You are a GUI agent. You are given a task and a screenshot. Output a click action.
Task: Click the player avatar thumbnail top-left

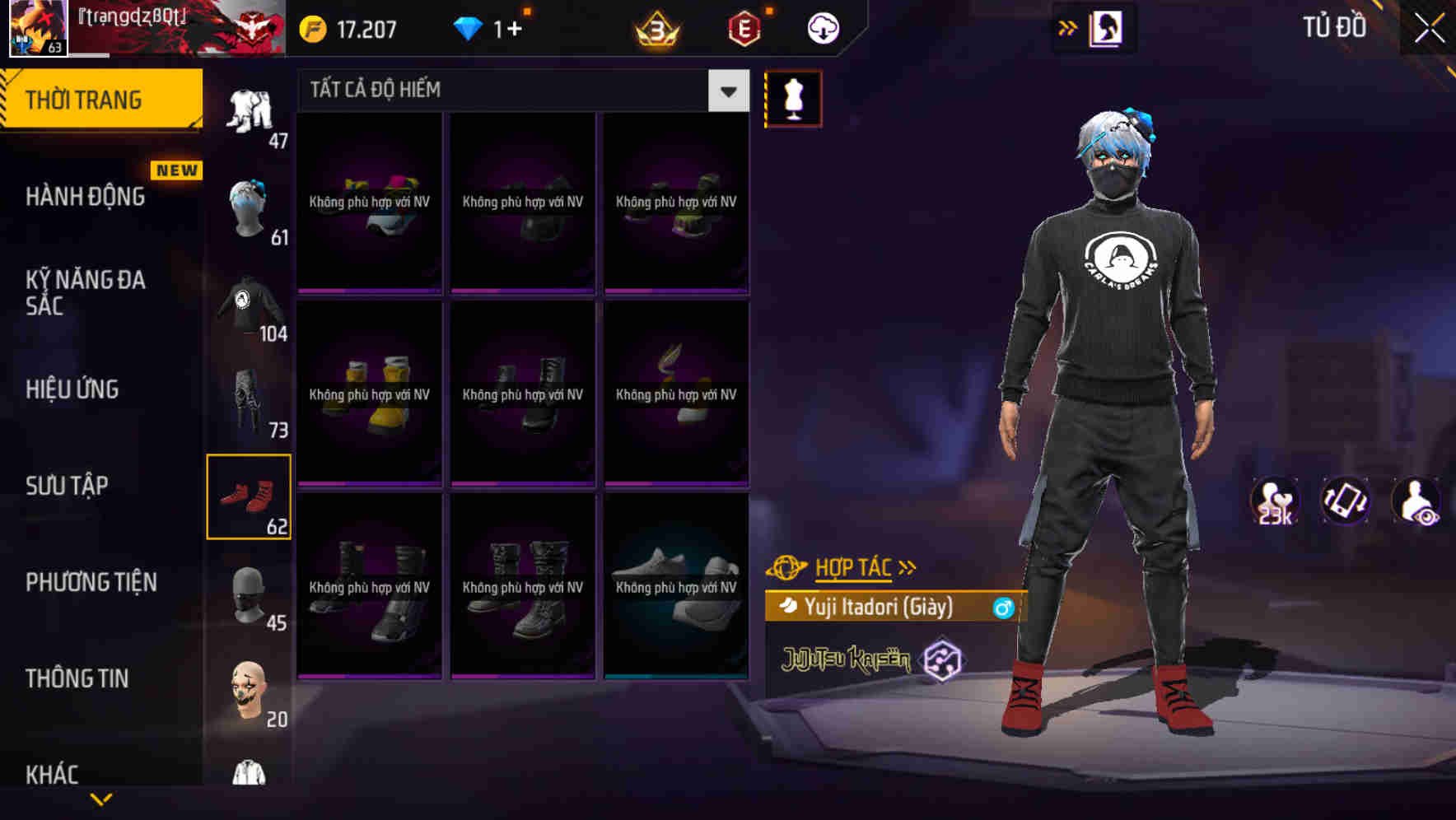pos(39,27)
